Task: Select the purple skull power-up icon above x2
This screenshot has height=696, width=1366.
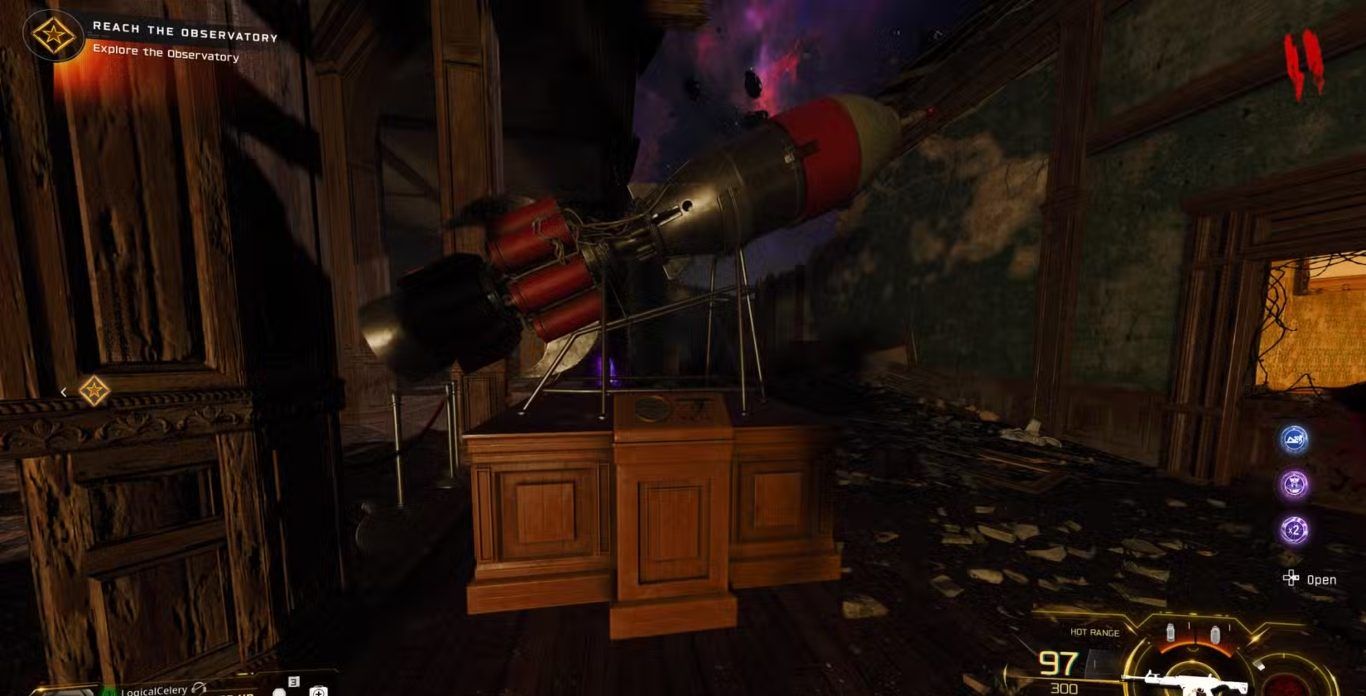Action: 1295,485
